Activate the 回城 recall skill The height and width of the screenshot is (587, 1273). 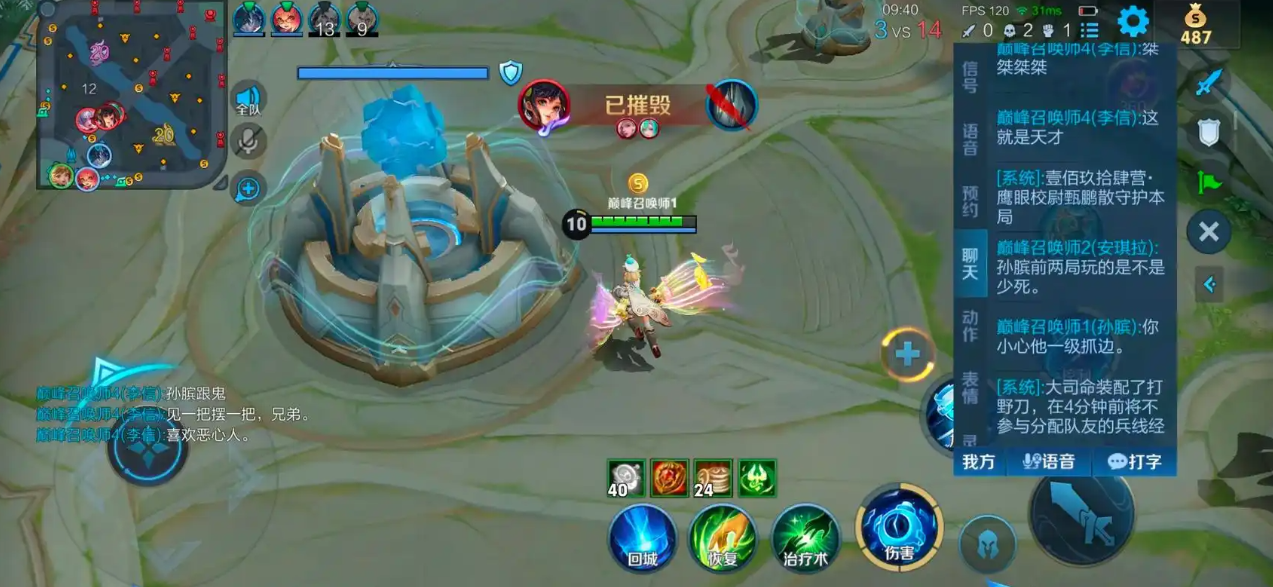coord(643,537)
